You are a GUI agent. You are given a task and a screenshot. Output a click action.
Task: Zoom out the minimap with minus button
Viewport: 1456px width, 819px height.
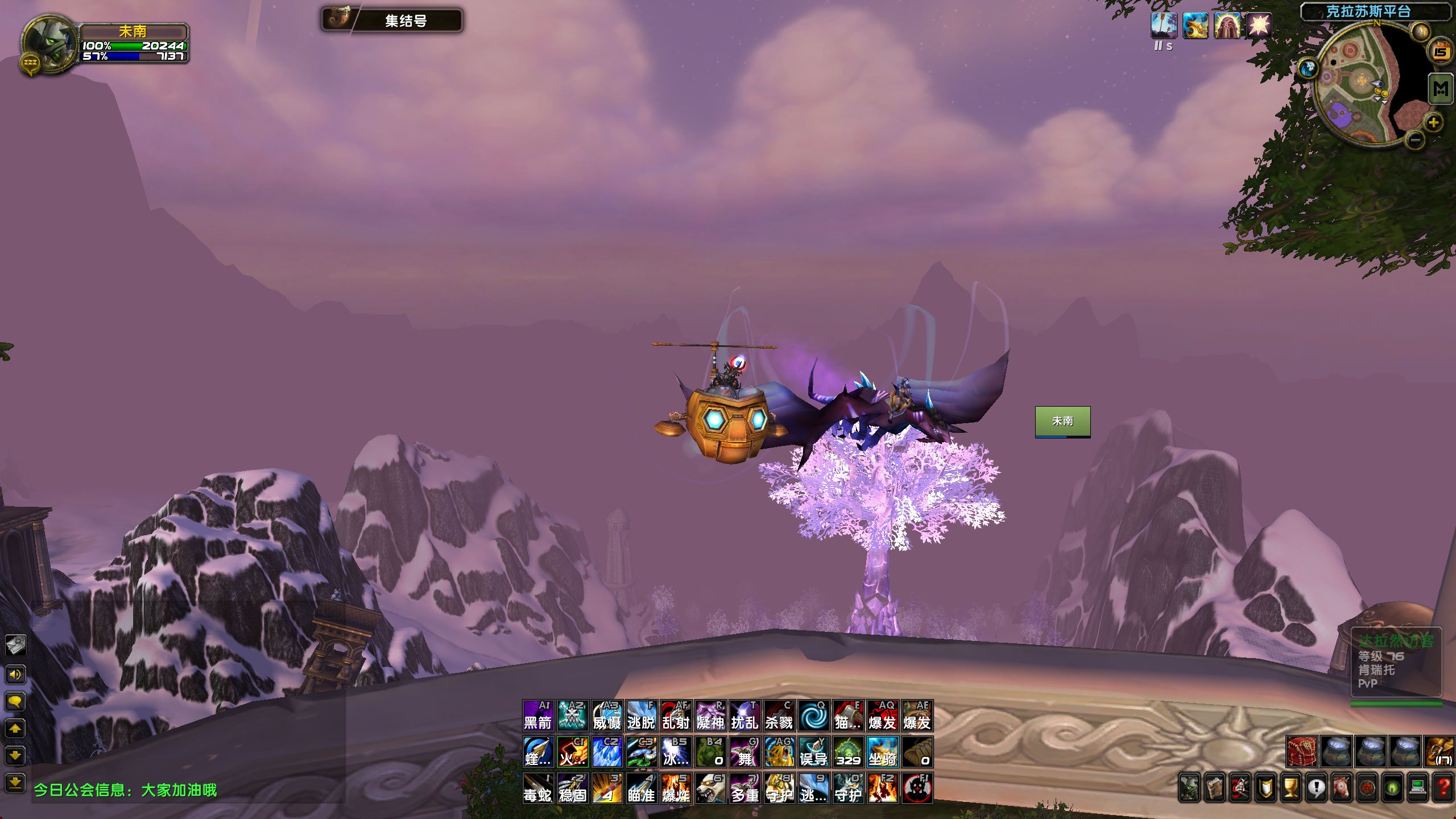(x=1416, y=139)
